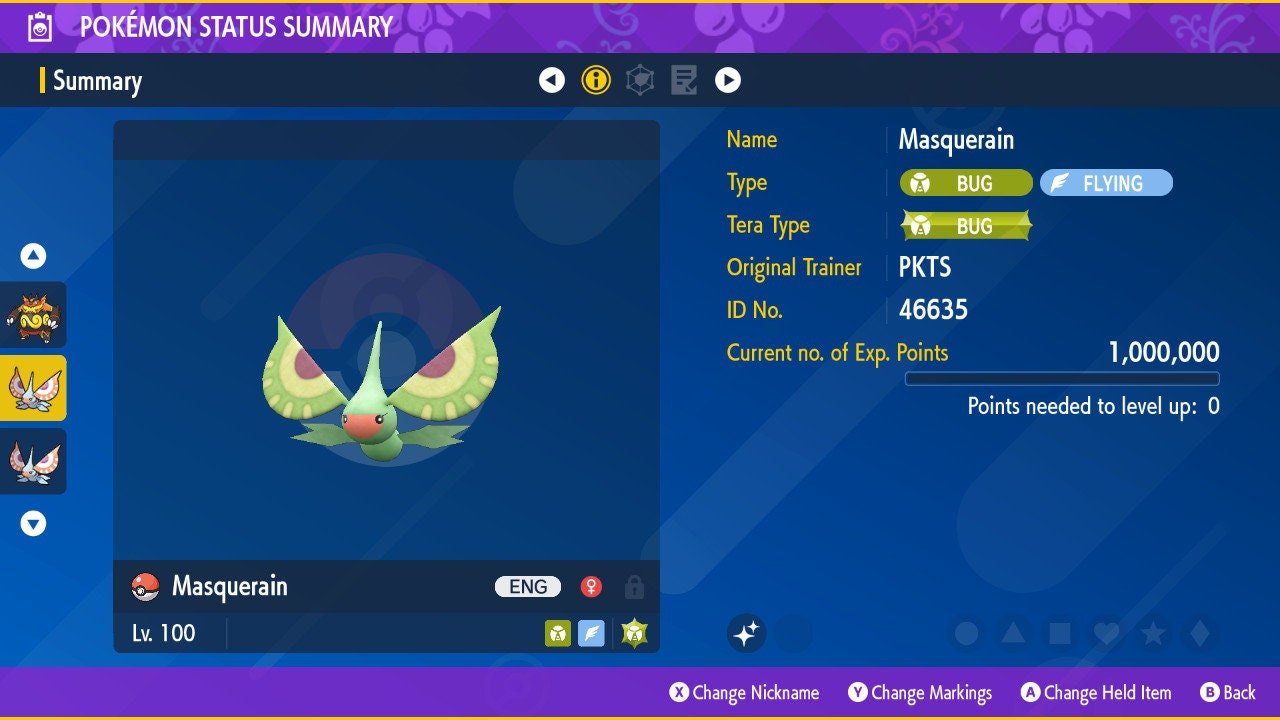Toggle the circle marking
The width and height of the screenshot is (1280, 720).
click(966, 633)
